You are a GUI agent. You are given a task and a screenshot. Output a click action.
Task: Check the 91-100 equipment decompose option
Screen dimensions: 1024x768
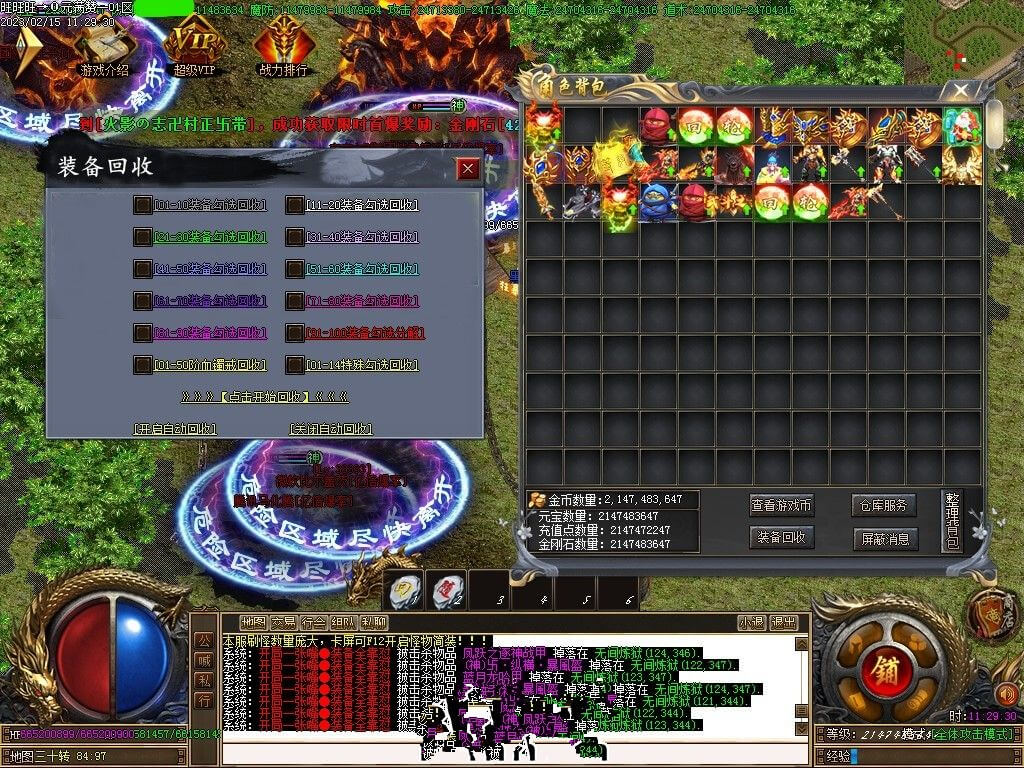[294, 333]
